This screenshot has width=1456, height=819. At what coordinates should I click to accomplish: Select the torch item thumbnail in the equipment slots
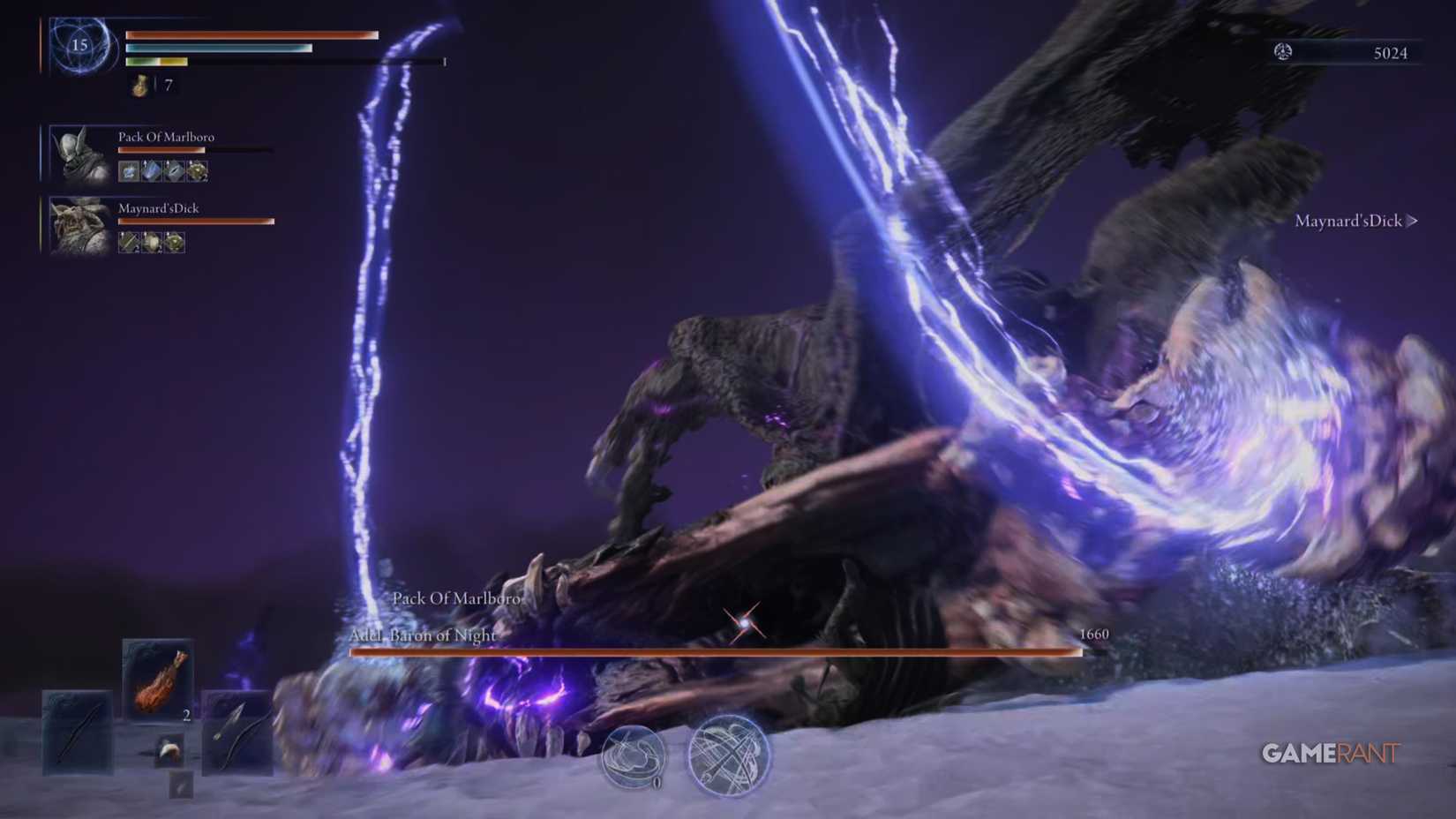pyautogui.click(x=159, y=684)
